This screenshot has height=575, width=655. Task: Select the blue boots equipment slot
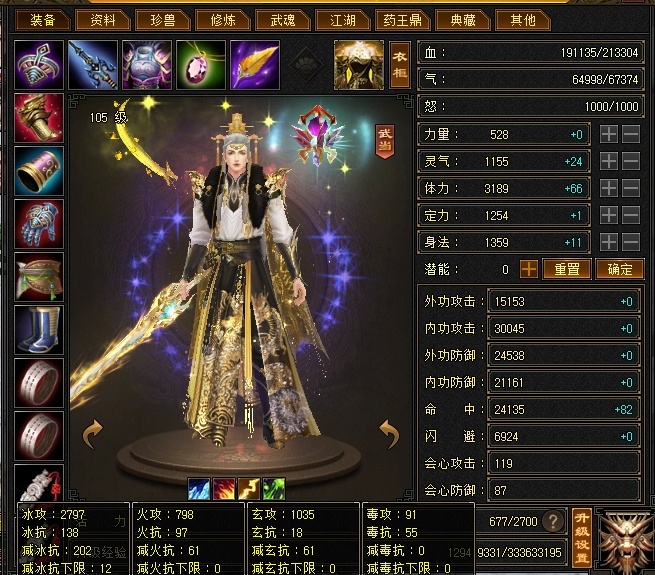coord(40,330)
